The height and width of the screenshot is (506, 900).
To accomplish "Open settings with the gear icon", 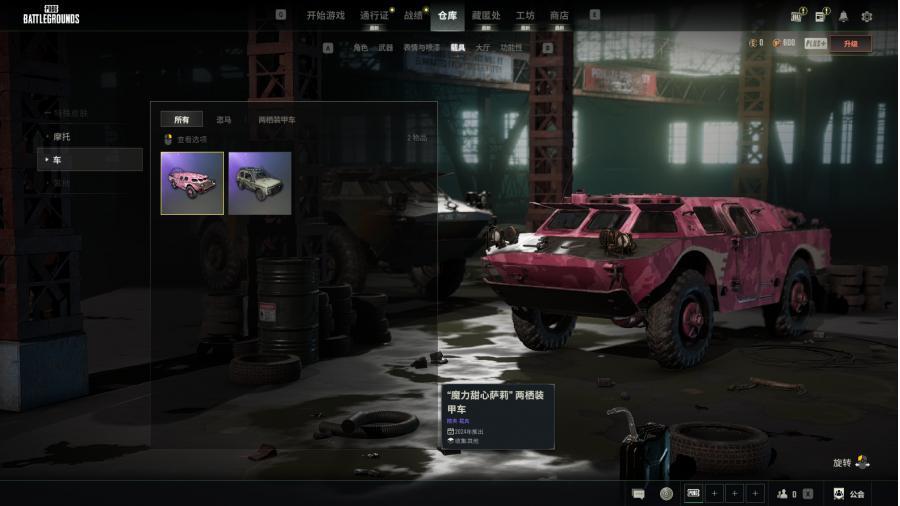I will (867, 16).
